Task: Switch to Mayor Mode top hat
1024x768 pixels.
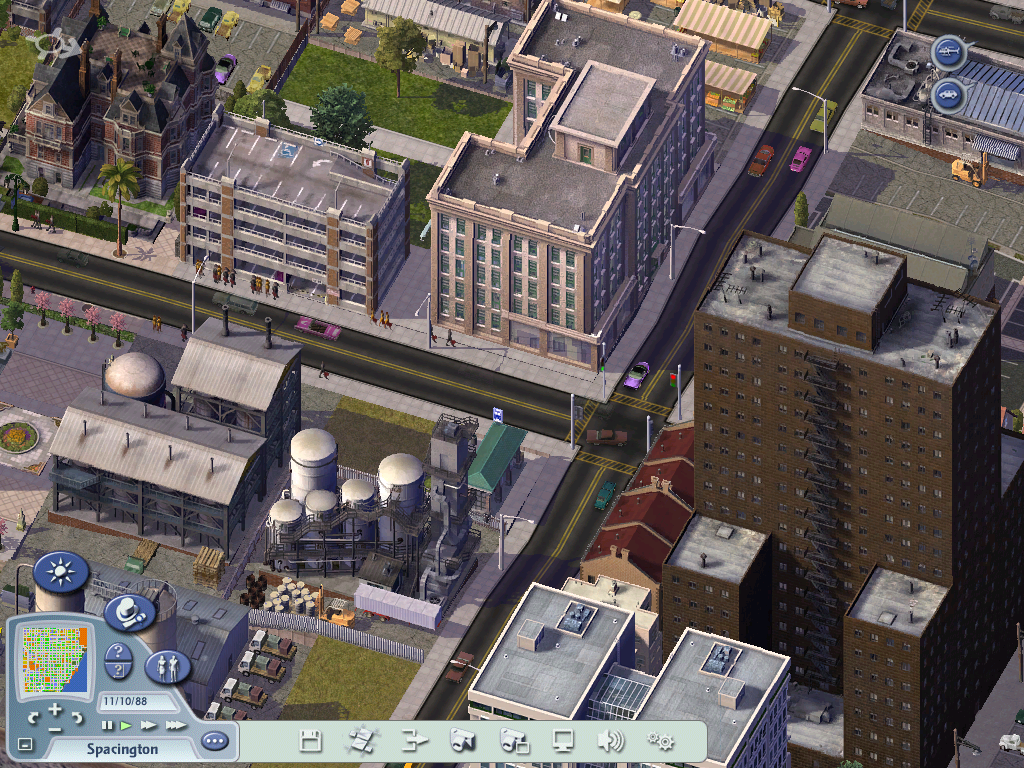Action: (x=128, y=613)
